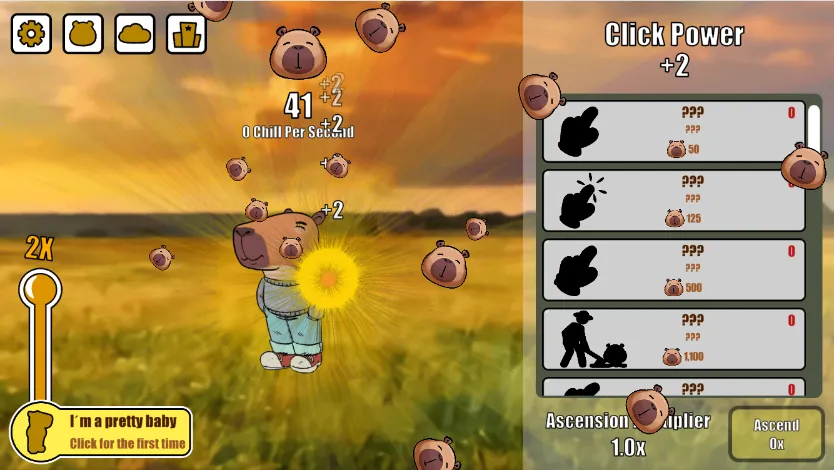Screen dimensions: 834x470
Task: Open the gear settings menu
Action: click(x=31, y=34)
